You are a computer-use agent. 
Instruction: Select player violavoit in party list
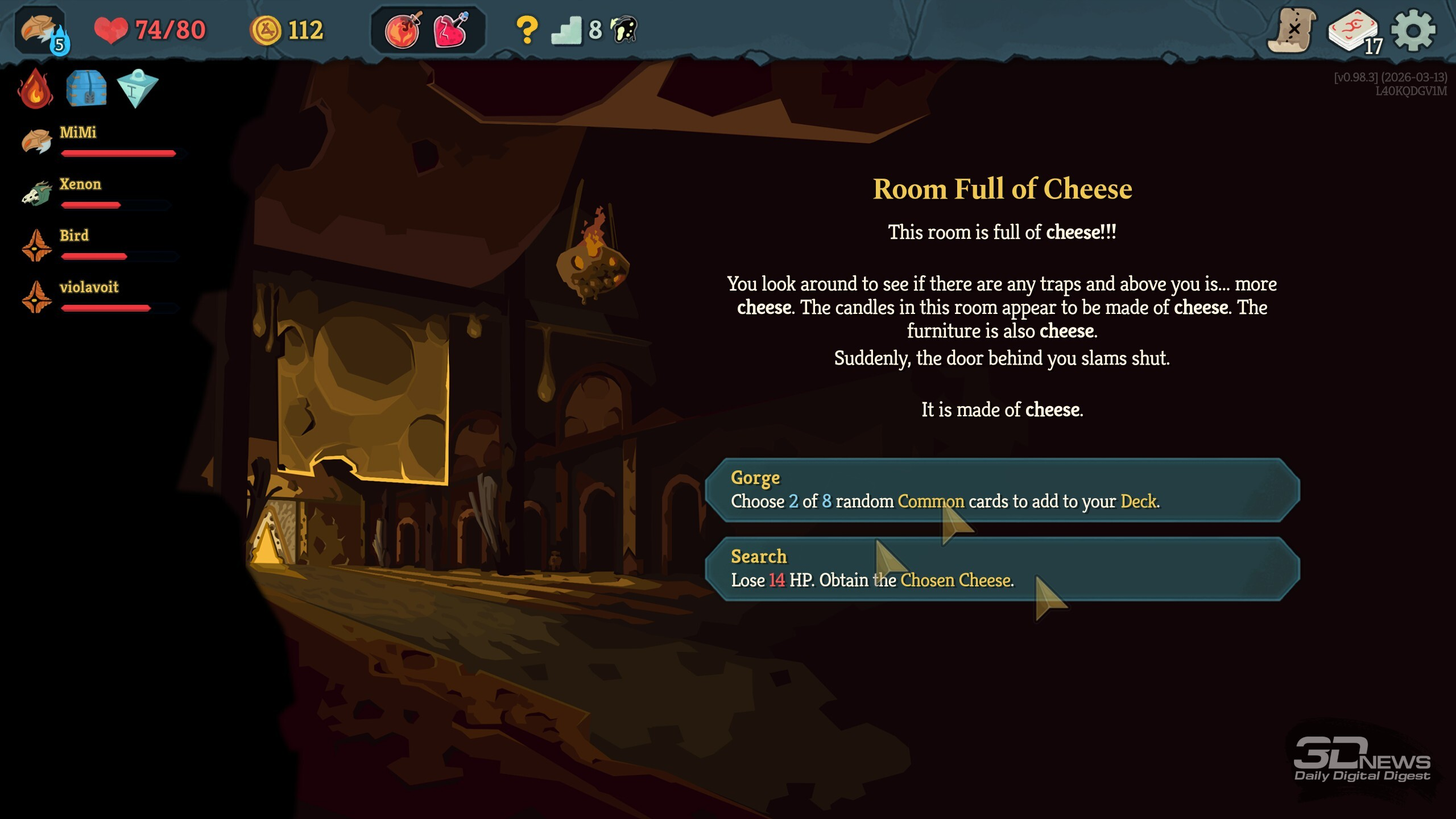(89, 288)
